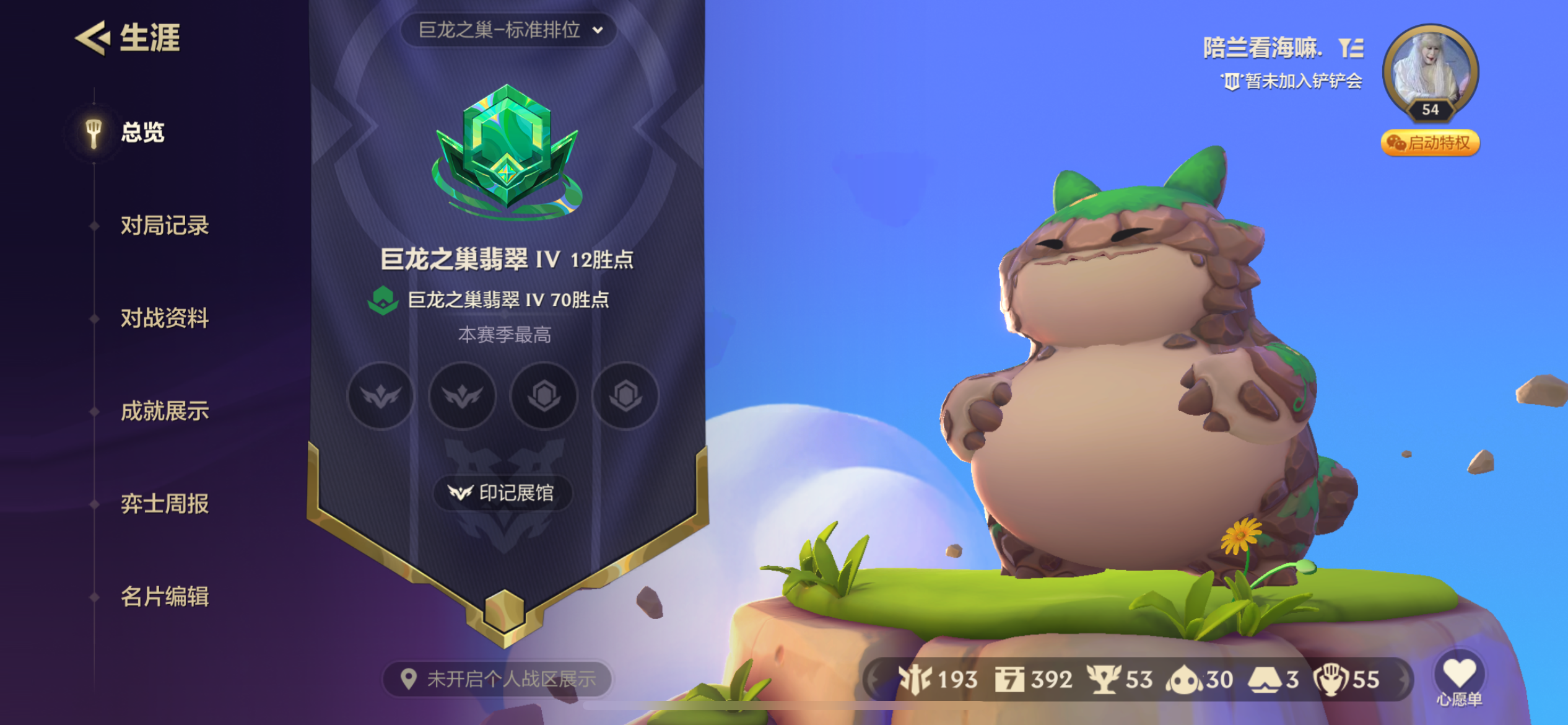1568x725 pixels.
Task: Select the 总览 spatula icon in sidebar
Action: (94, 132)
